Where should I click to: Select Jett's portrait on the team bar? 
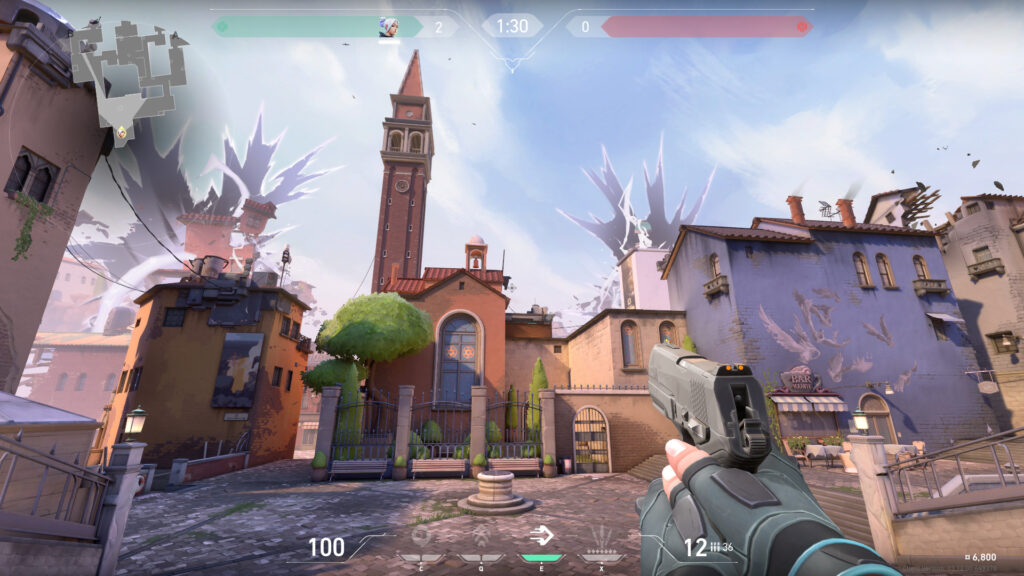tap(388, 27)
